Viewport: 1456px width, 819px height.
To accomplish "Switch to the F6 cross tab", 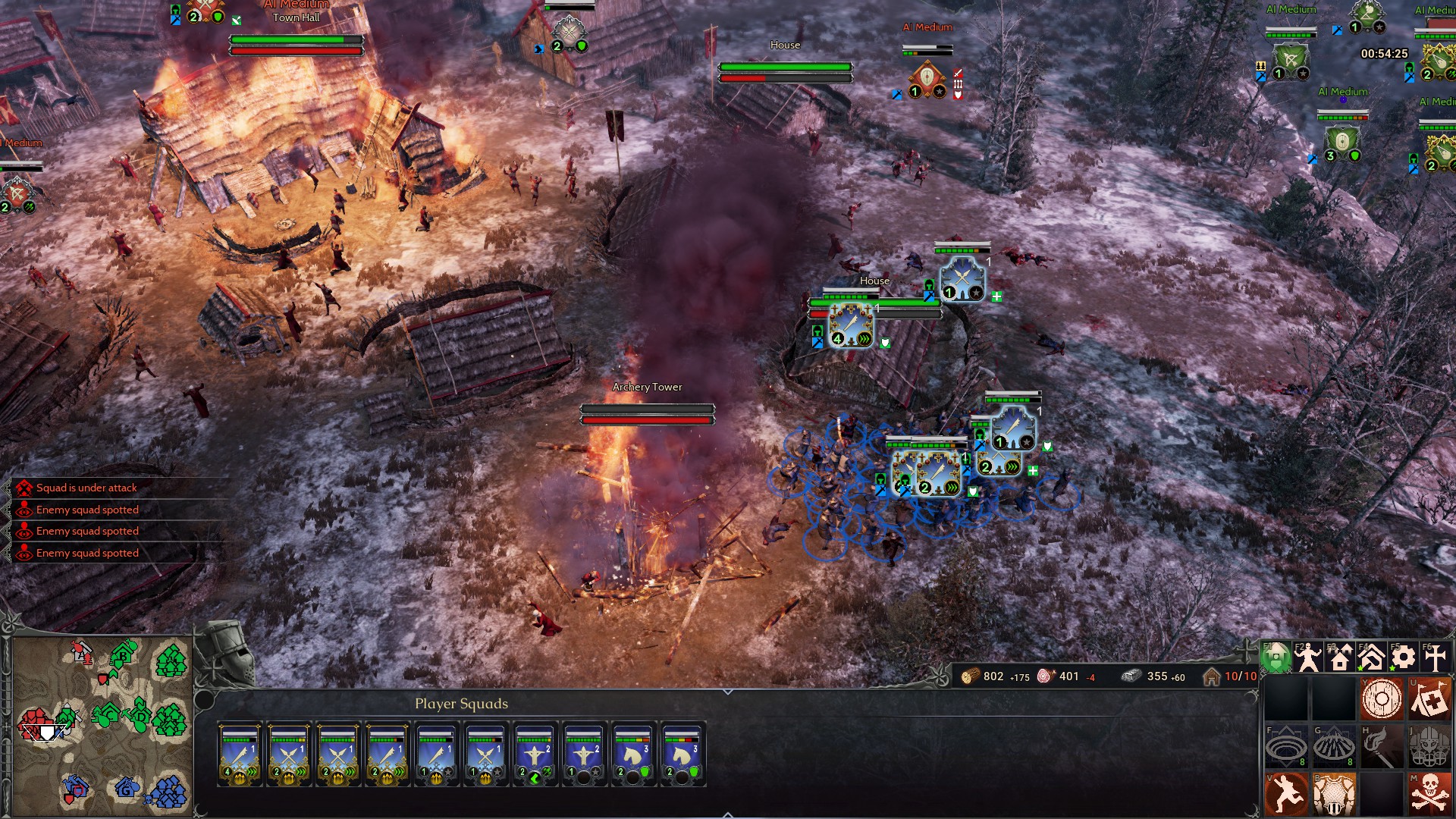I will (1435, 657).
